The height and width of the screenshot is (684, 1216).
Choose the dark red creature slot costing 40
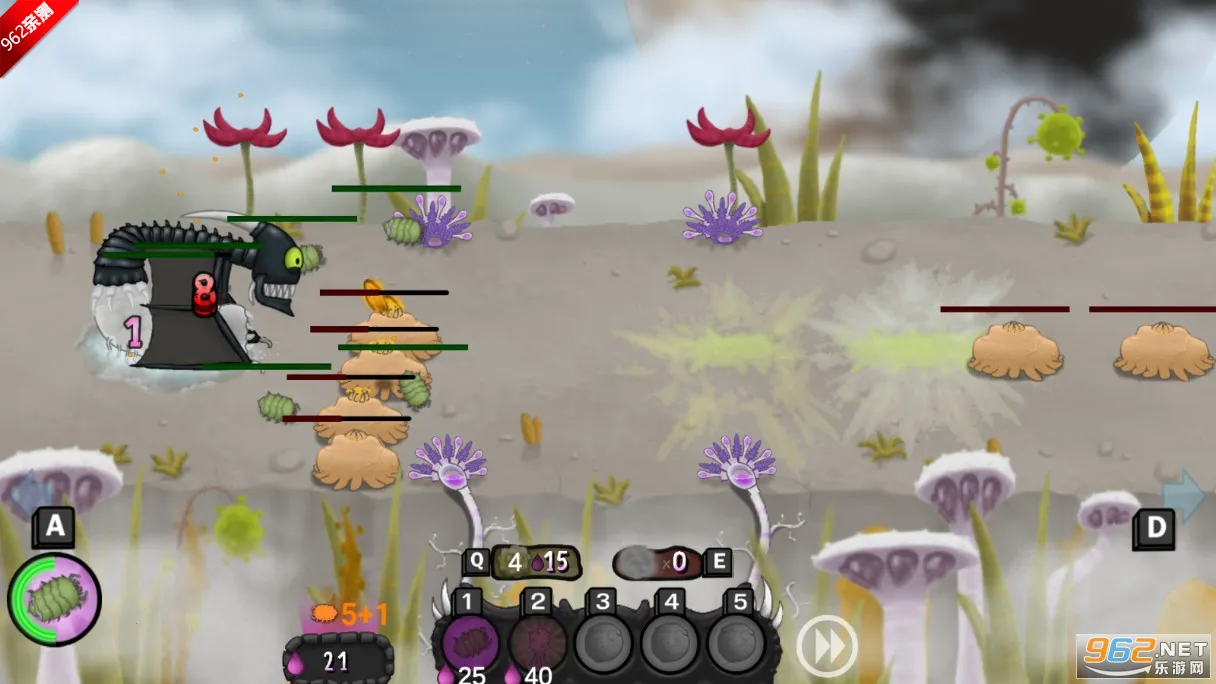pyautogui.click(x=537, y=643)
